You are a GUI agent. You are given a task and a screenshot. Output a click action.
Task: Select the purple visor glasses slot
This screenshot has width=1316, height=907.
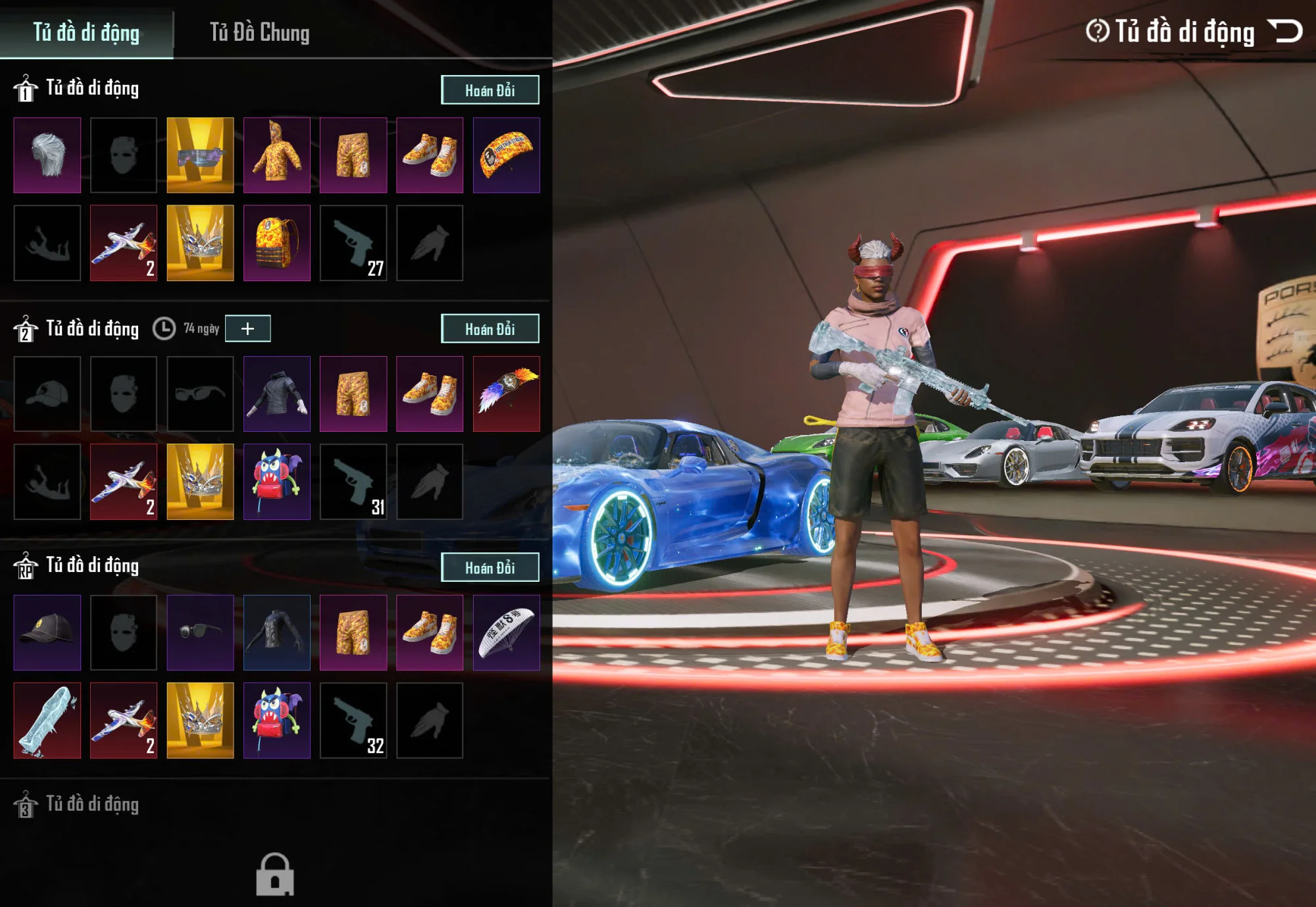(x=200, y=155)
